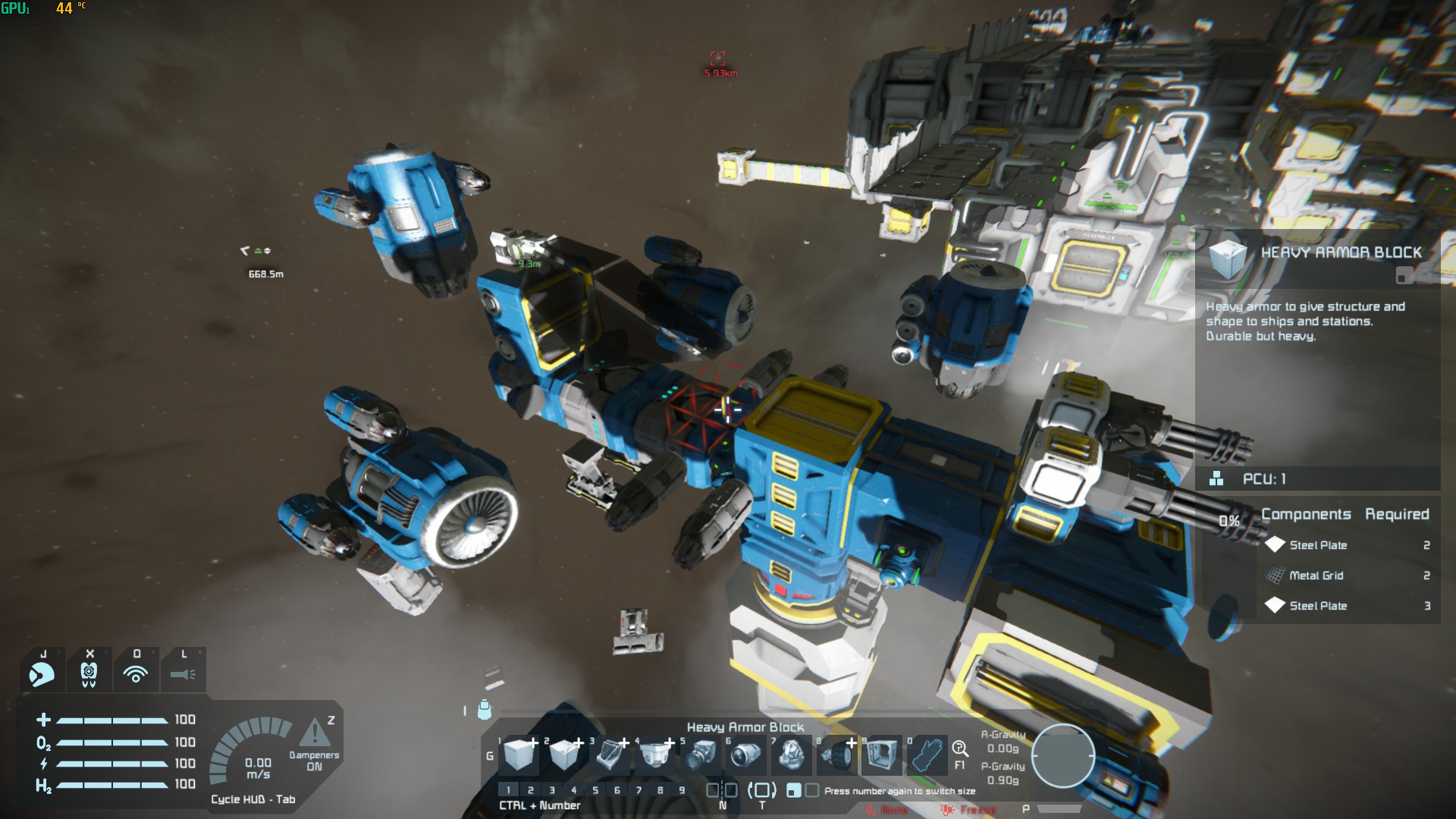Choose the camera block in slot 5
Image resolution: width=1456 pixels, height=819 pixels.
coord(701,755)
